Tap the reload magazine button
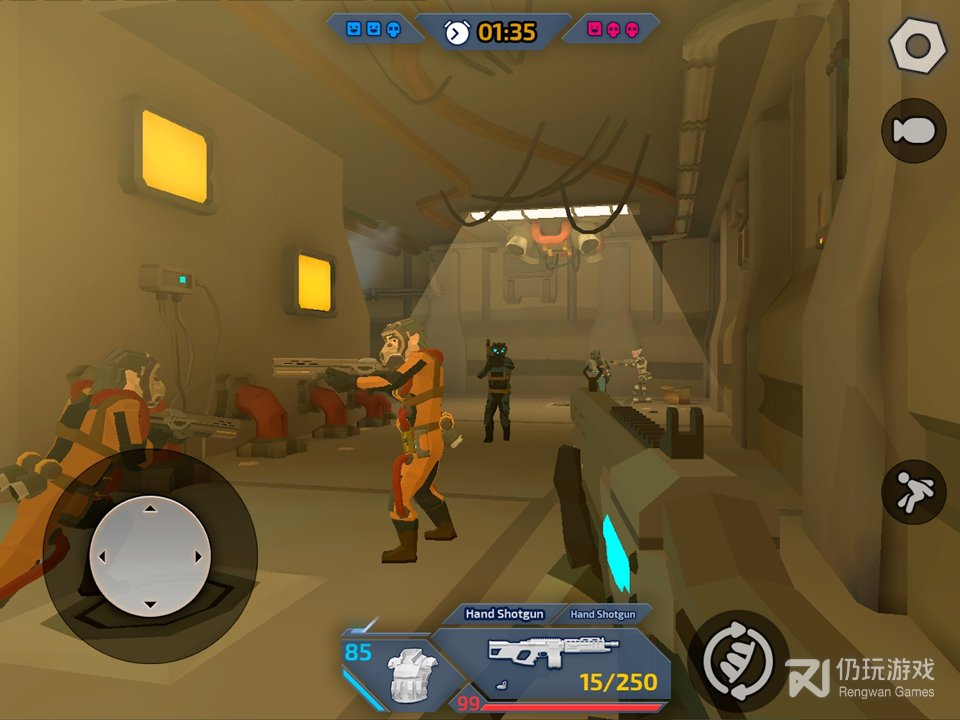The width and height of the screenshot is (960, 720). [738, 658]
